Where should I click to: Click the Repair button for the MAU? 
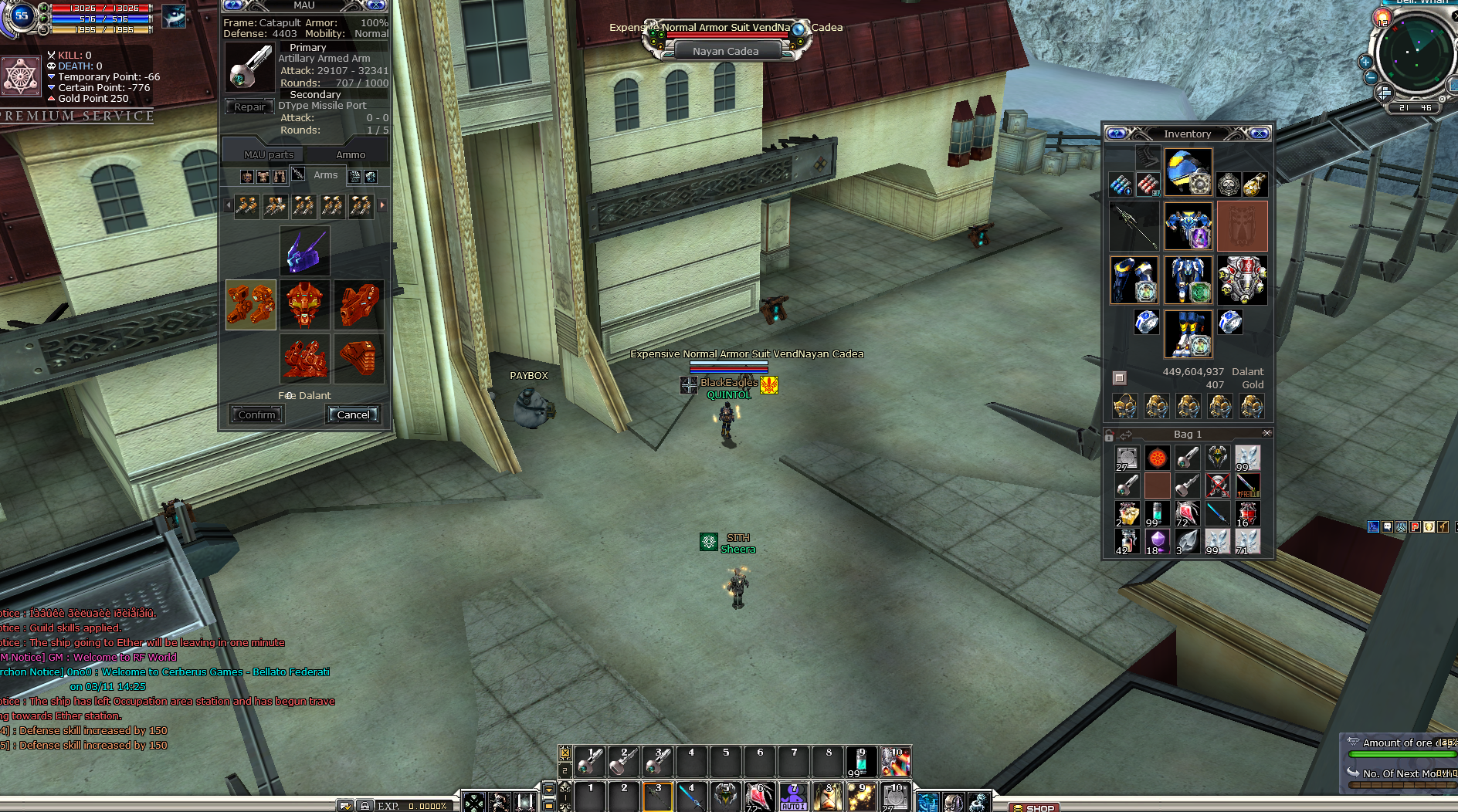(x=249, y=107)
